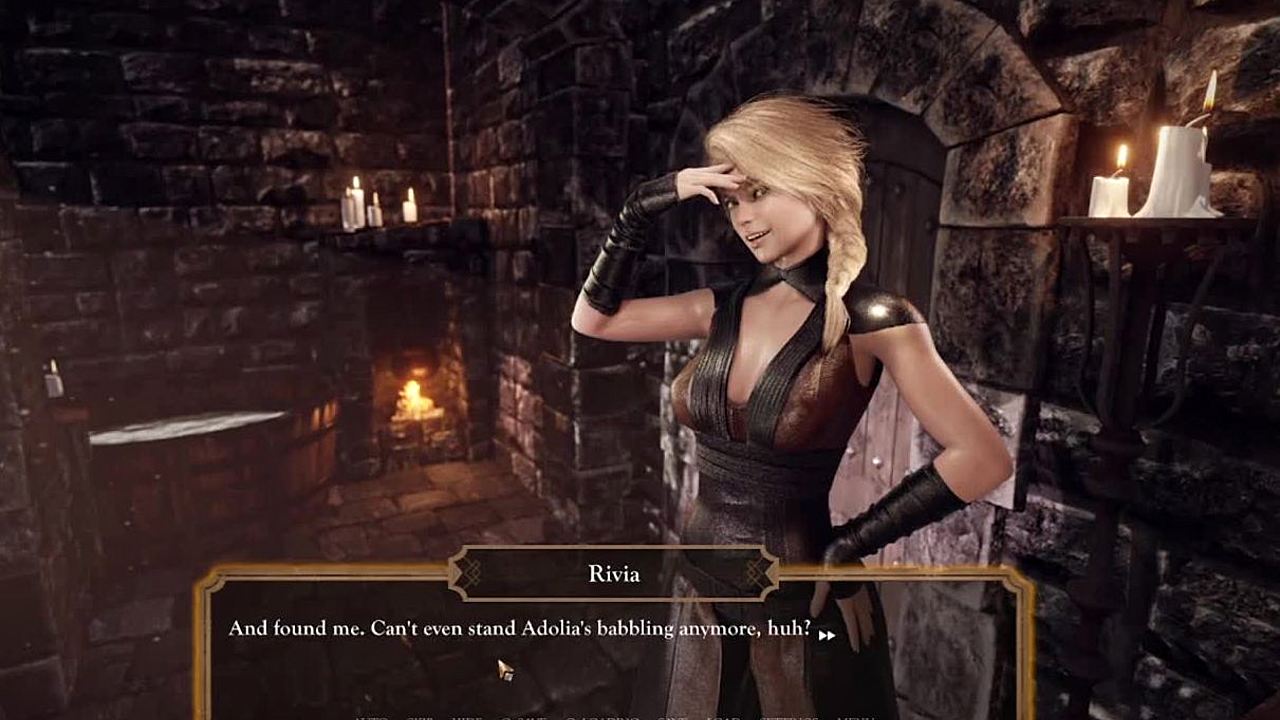Click the double-arrow continue indicator

click(x=826, y=634)
